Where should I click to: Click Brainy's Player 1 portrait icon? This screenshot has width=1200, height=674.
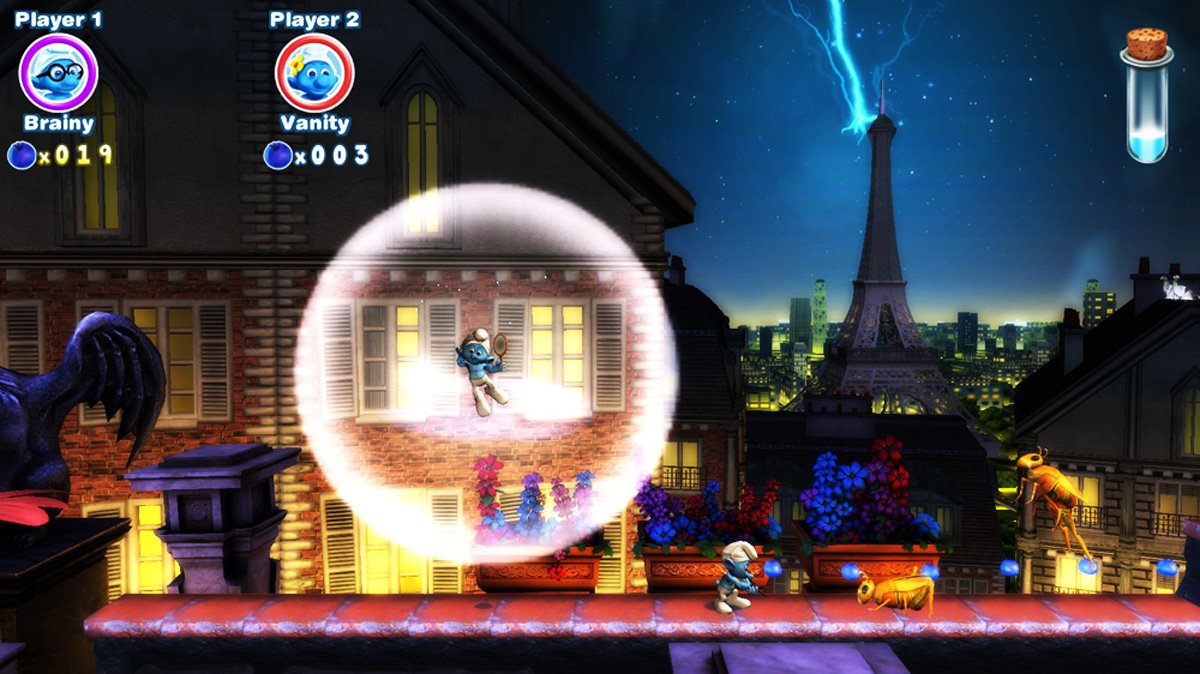coord(58,72)
